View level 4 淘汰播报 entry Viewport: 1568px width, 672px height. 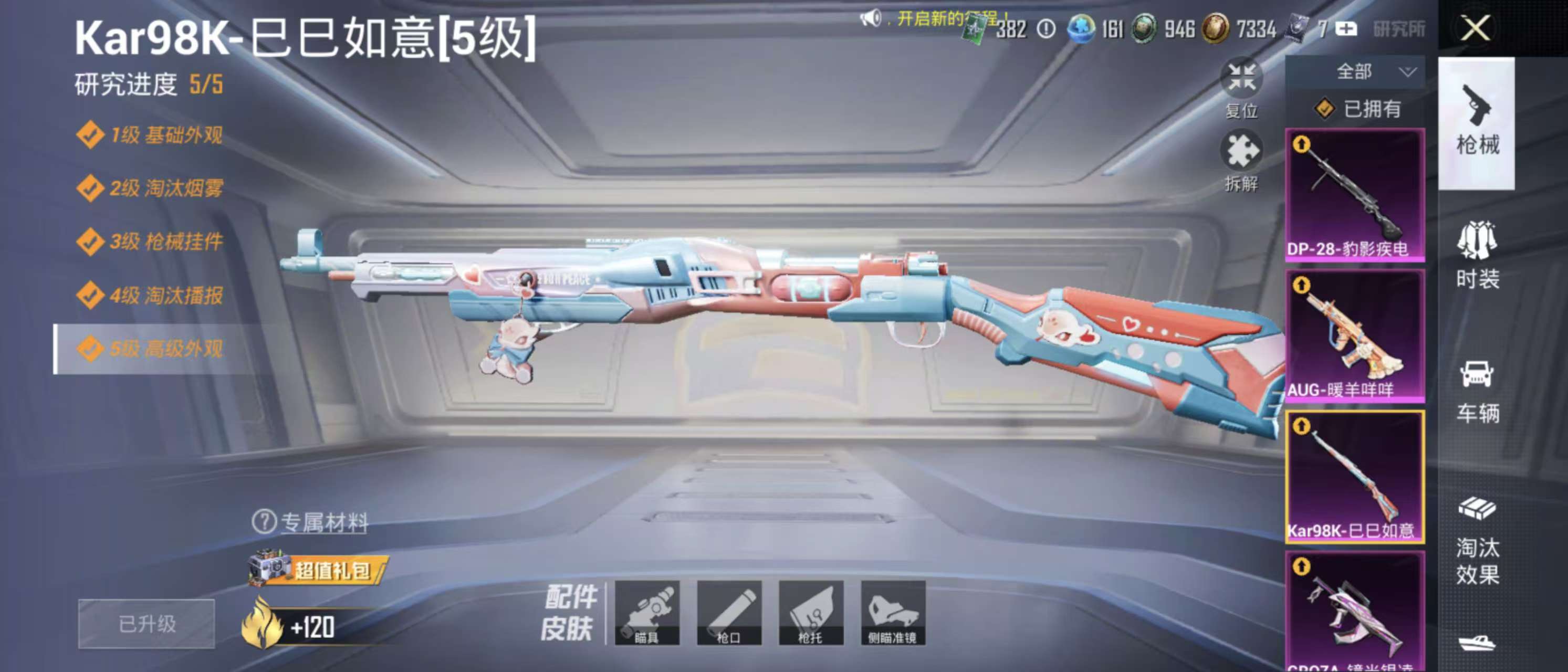coord(151,295)
